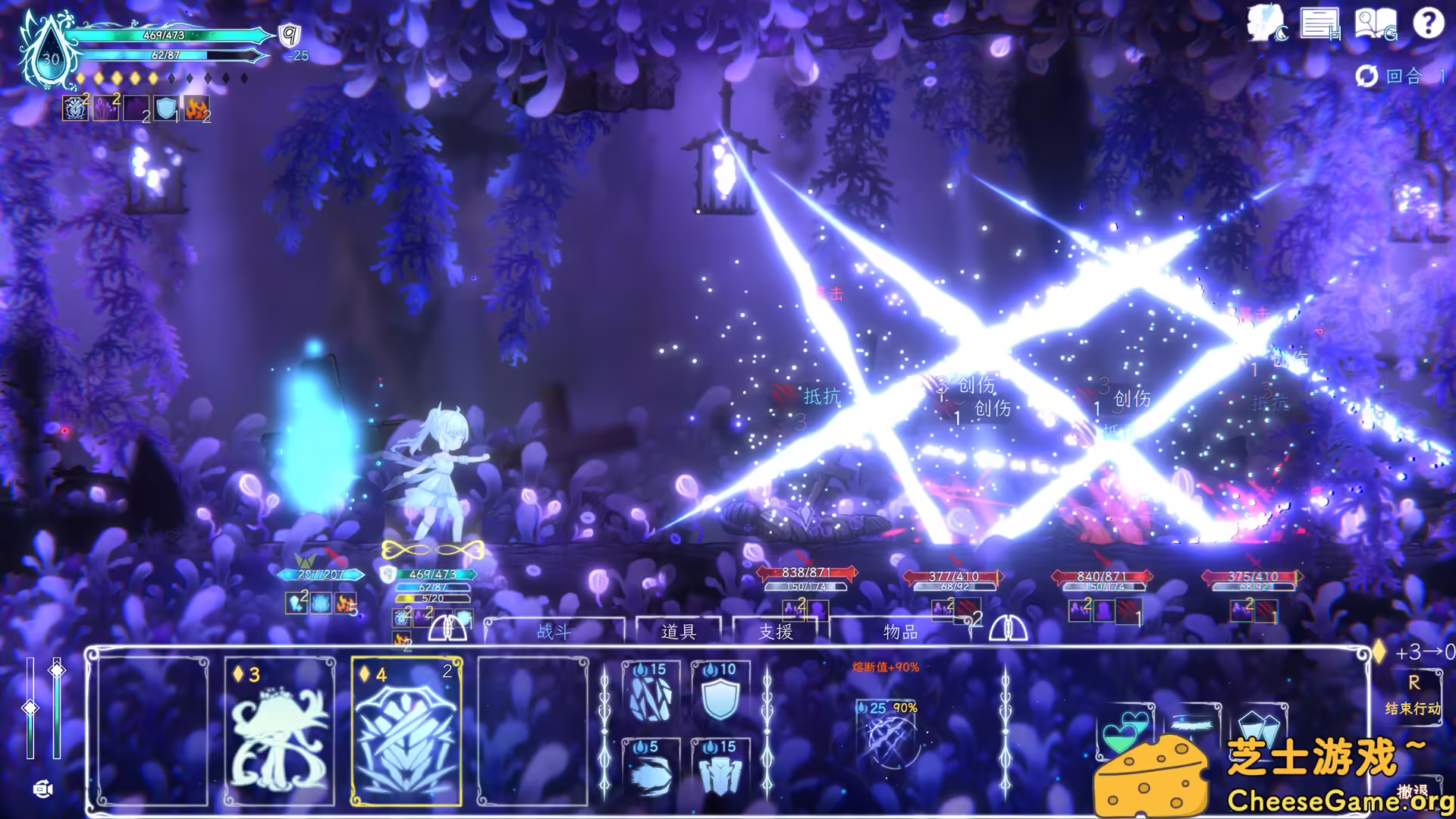Switch to the 支援 tab
1456x819 pixels.
coord(773,632)
